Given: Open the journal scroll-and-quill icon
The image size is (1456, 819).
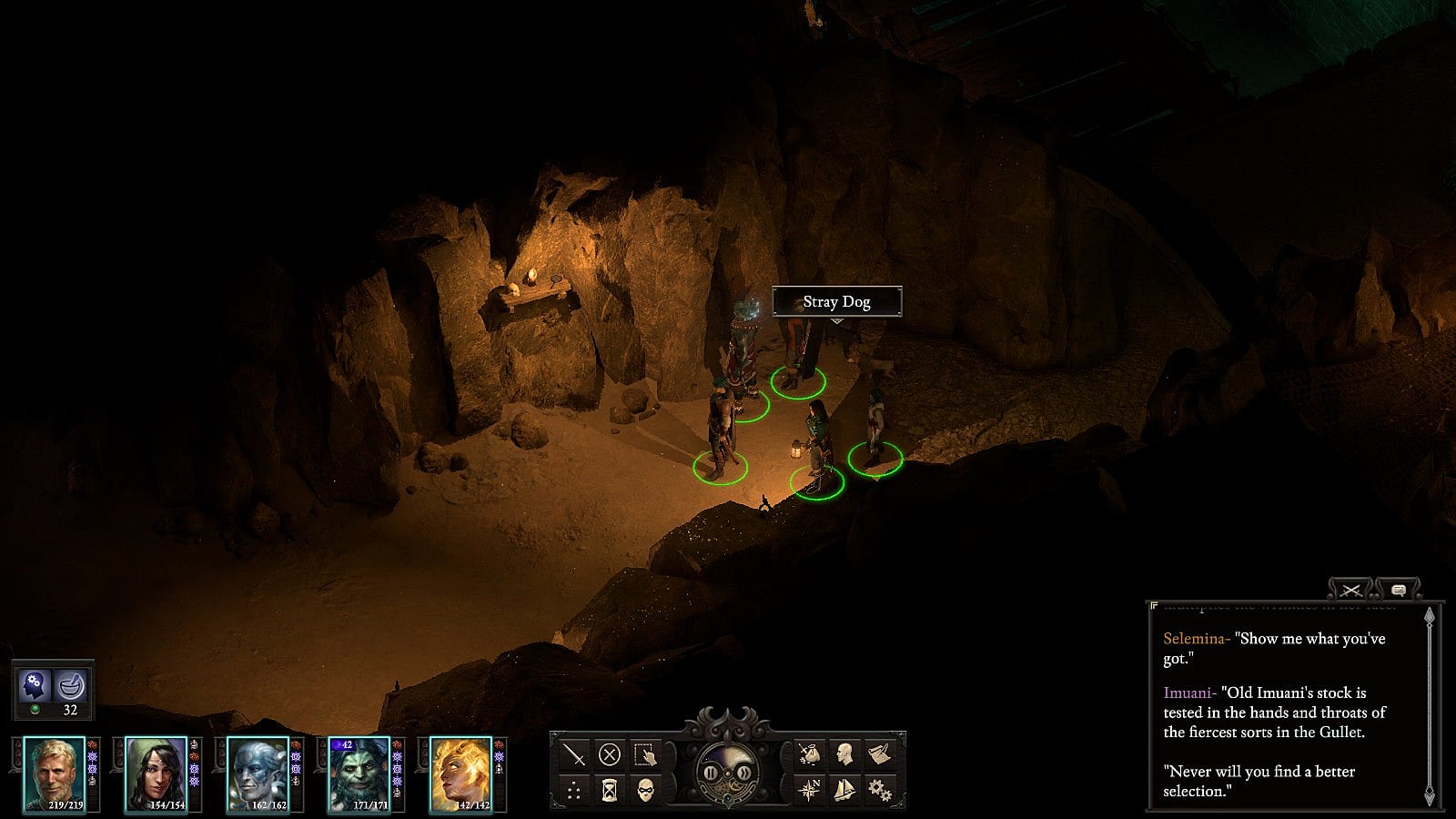Looking at the screenshot, I should pos(879,754).
